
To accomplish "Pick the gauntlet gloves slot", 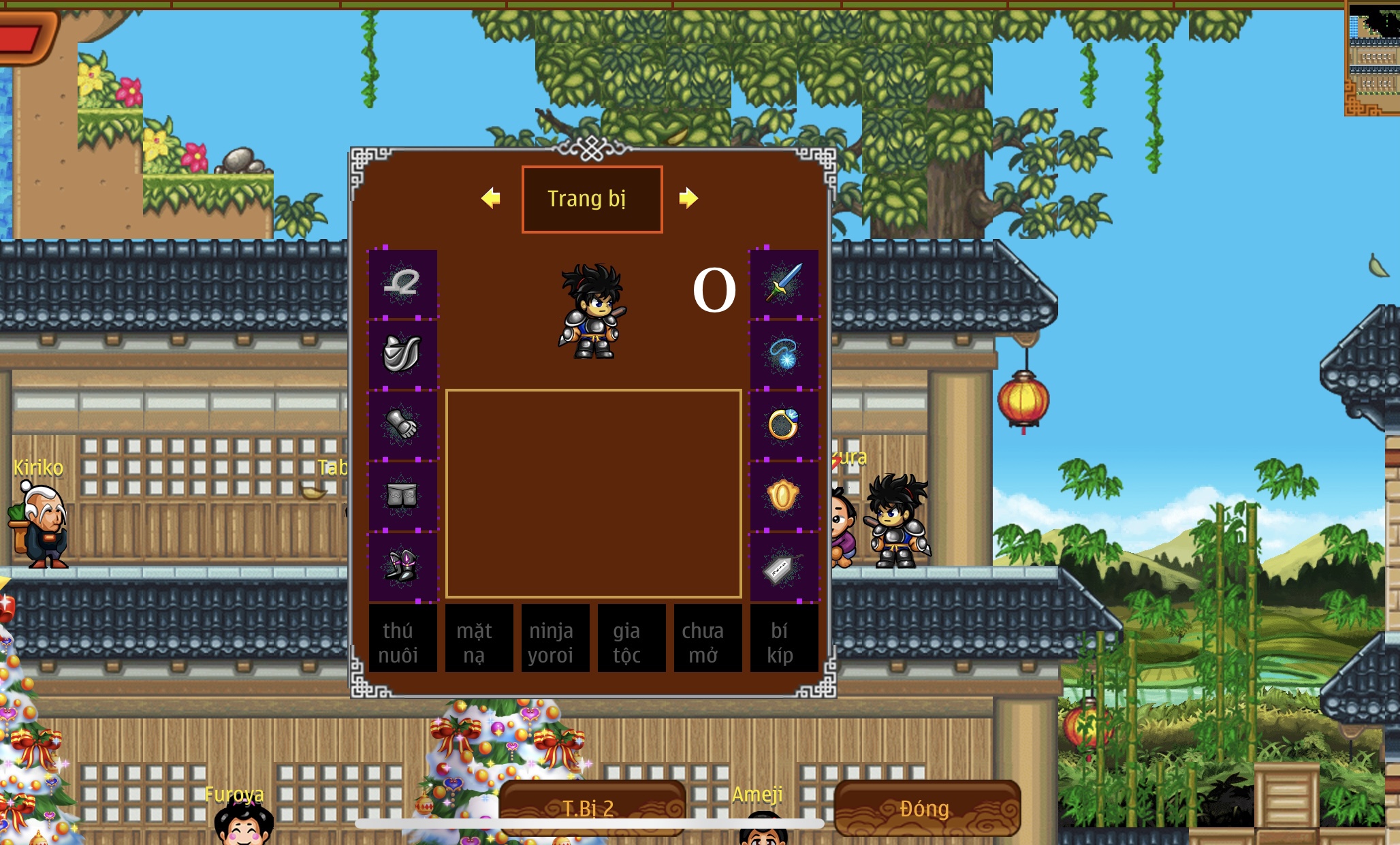I will click(x=402, y=425).
